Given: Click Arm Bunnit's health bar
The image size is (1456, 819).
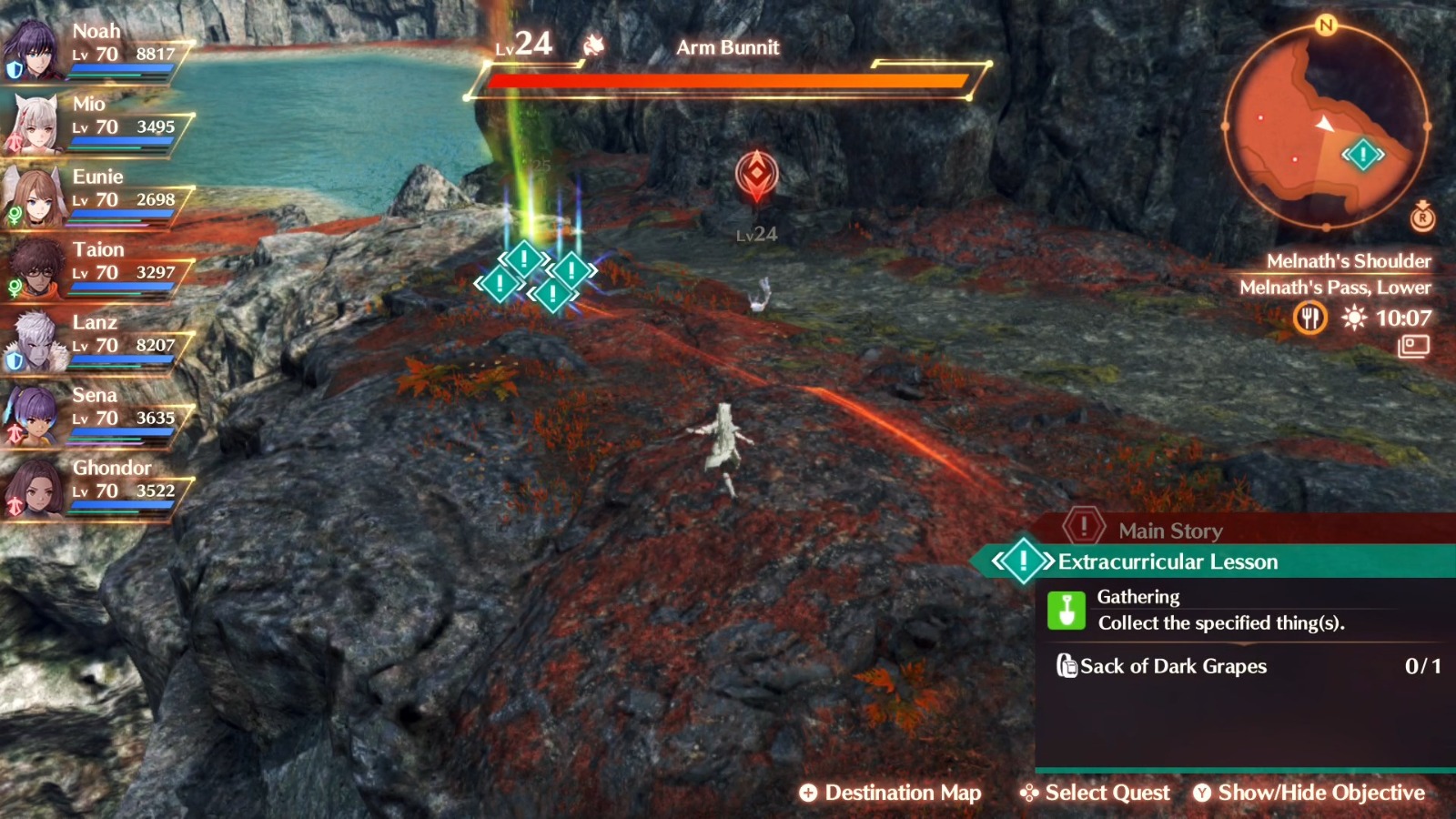Looking at the screenshot, I should coord(723,84).
